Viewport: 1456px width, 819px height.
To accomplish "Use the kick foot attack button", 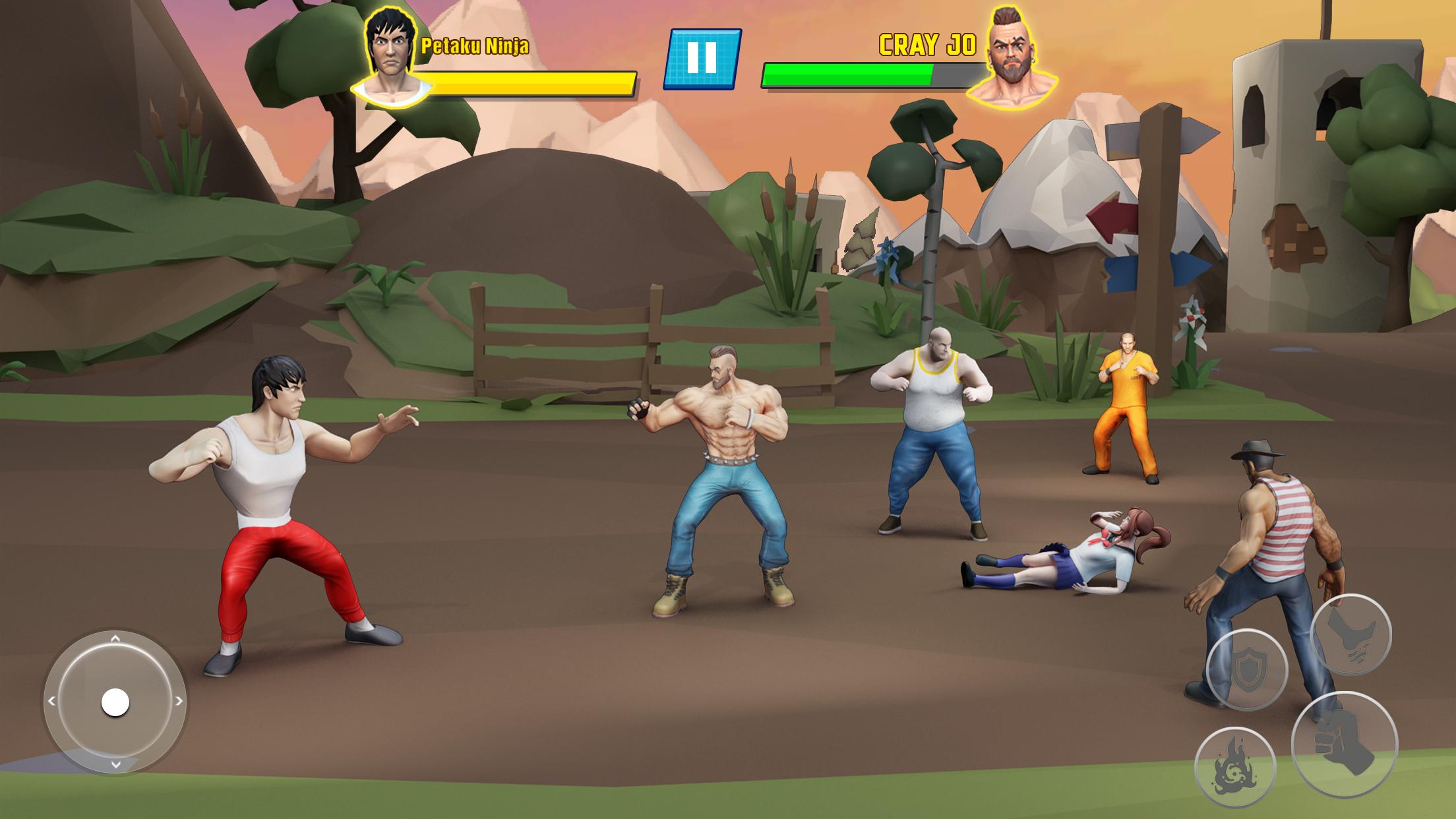I will point(1350,634).
